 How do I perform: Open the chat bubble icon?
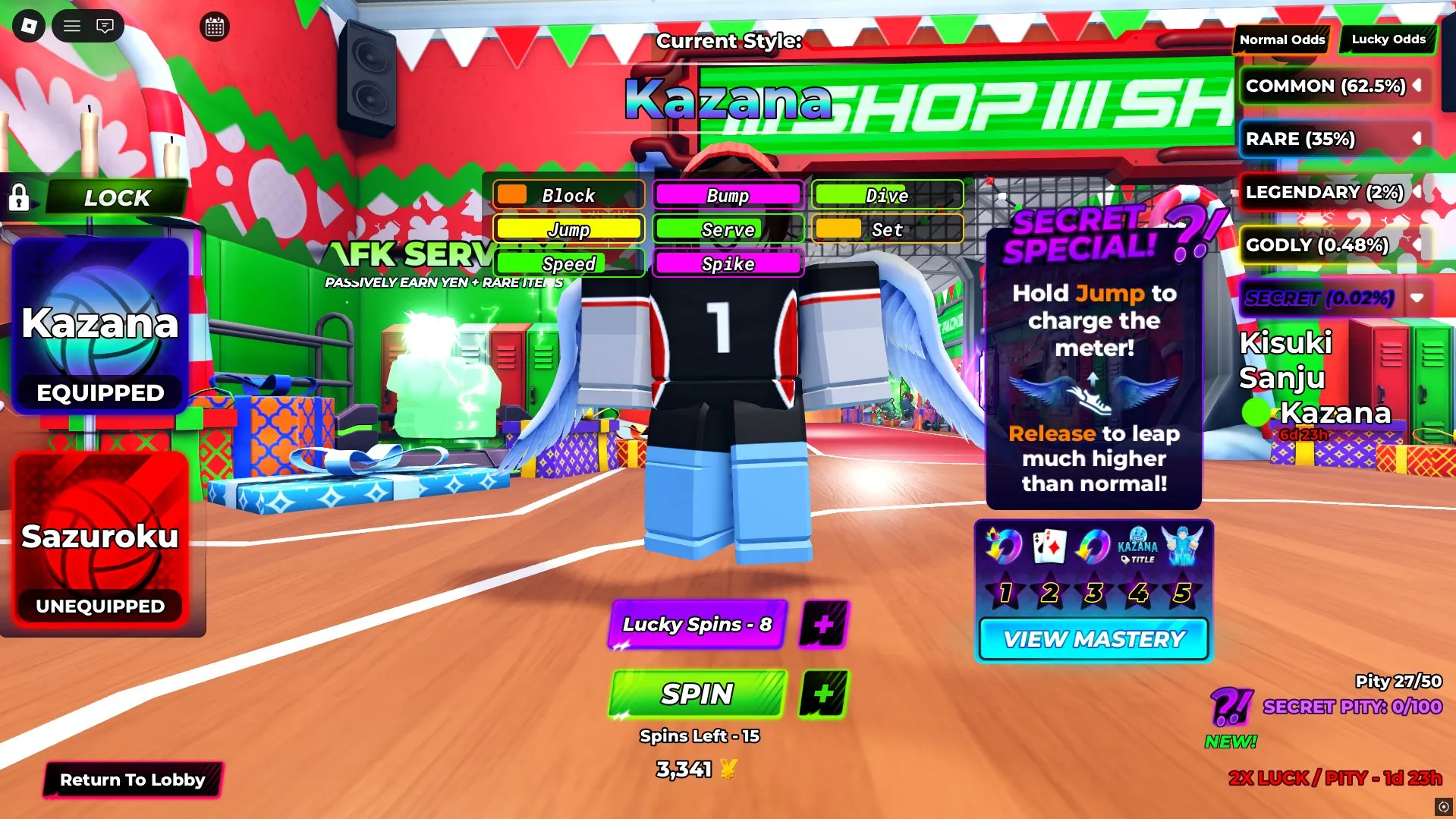tap(105, 25)
